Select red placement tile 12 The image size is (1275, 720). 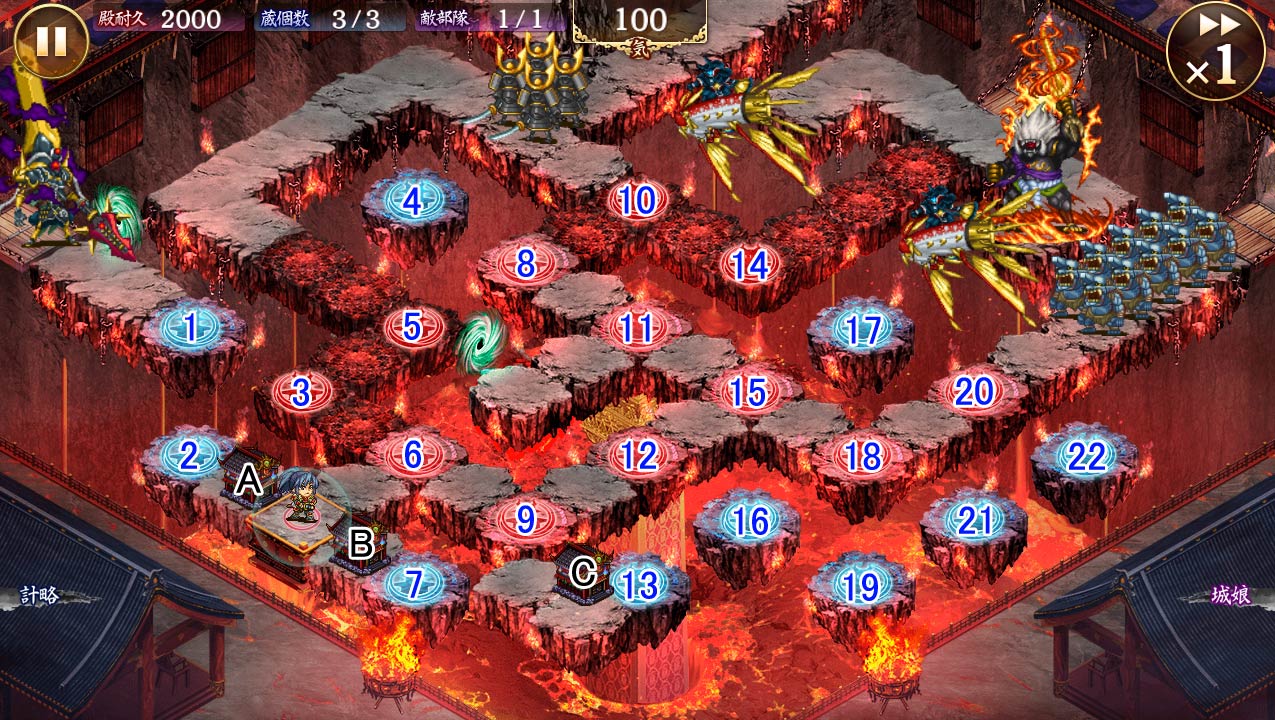pyautogui.click(x=638, y=456)
